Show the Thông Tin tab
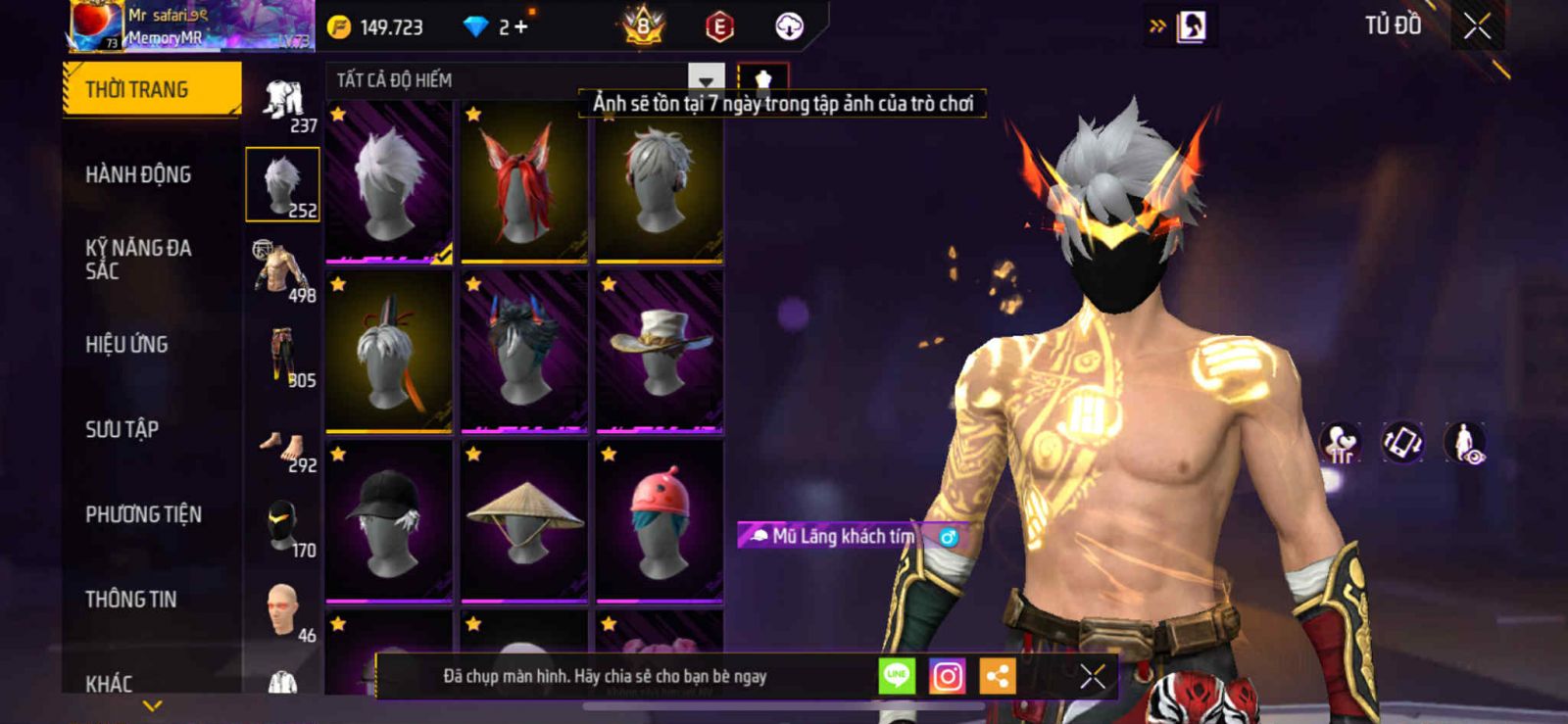 130,599
